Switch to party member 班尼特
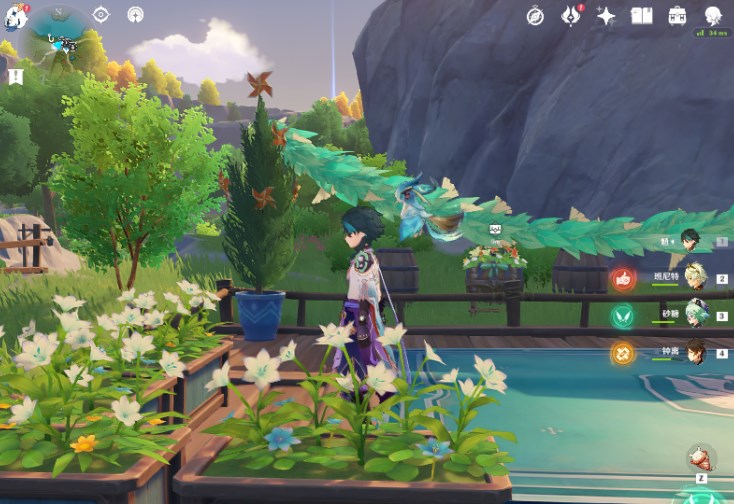The height and width of the screenshot is (504, 734). tap(694, 277)
